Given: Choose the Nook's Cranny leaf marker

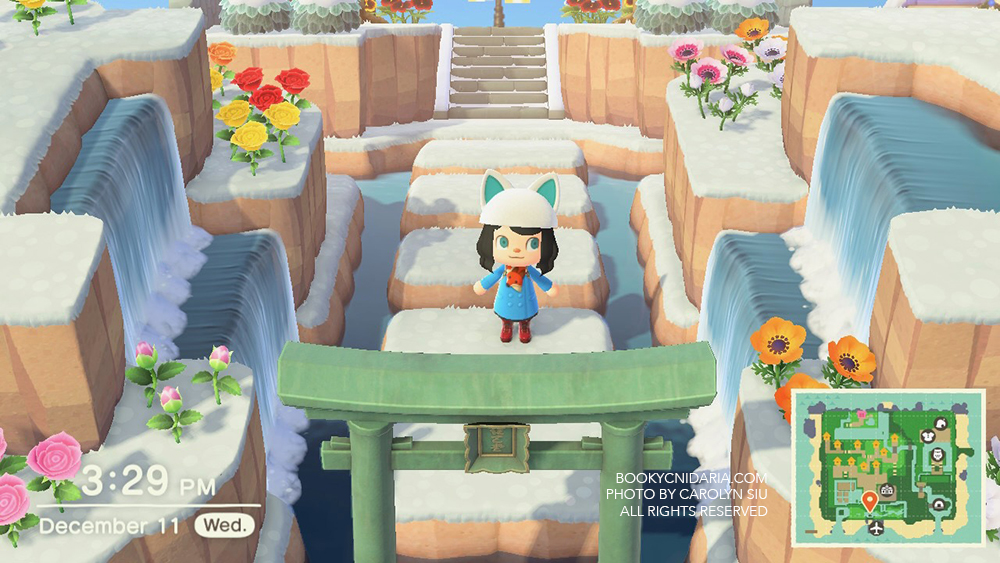Looking at the screenshot, I should click(941, 424).
